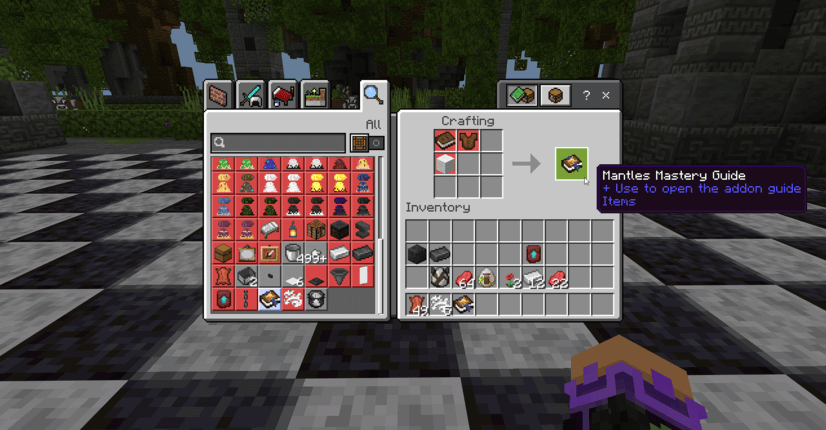This screenshot has height=430, width=826.
Task: Focus the recipe search text field
Action: point(280,143)
